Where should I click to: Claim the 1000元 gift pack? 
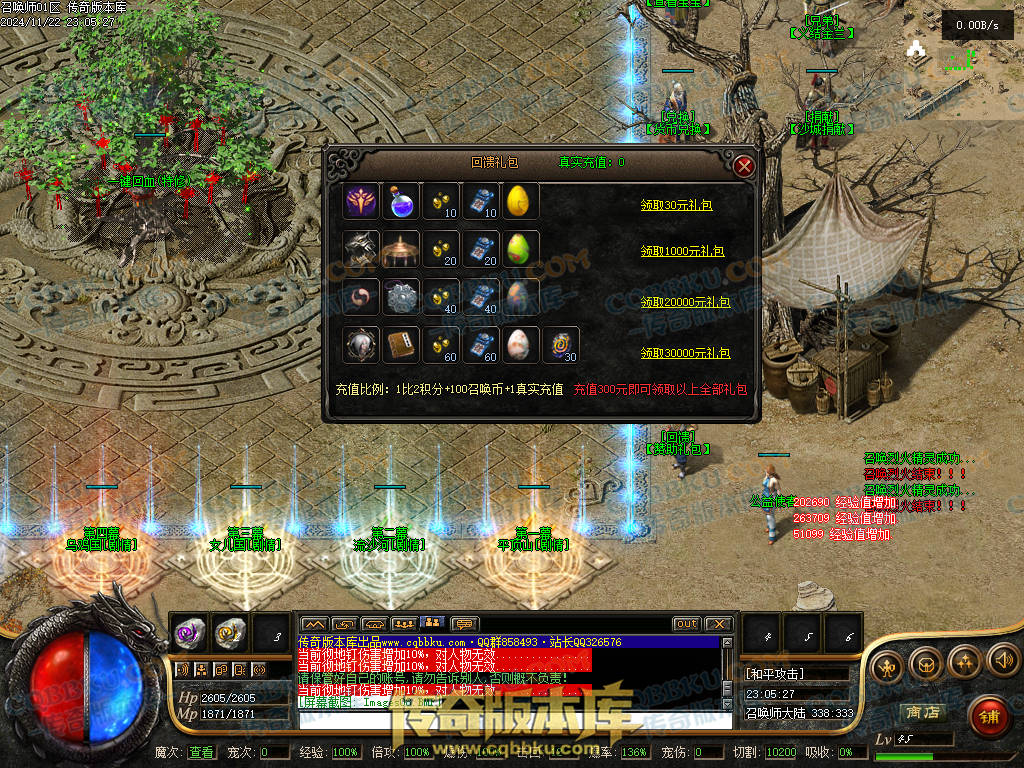(685, 252)
